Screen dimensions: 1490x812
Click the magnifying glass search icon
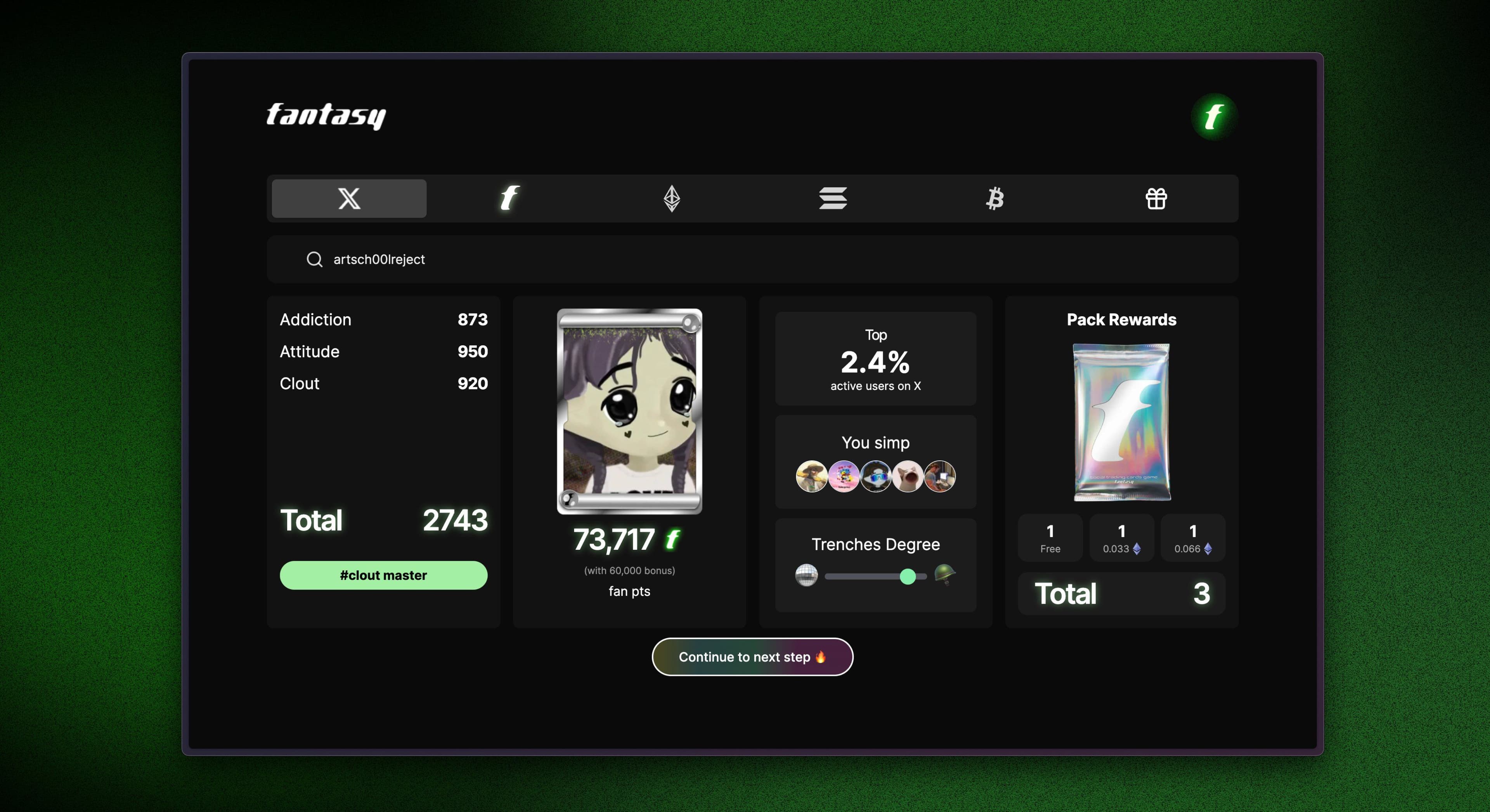click(314, 260)
